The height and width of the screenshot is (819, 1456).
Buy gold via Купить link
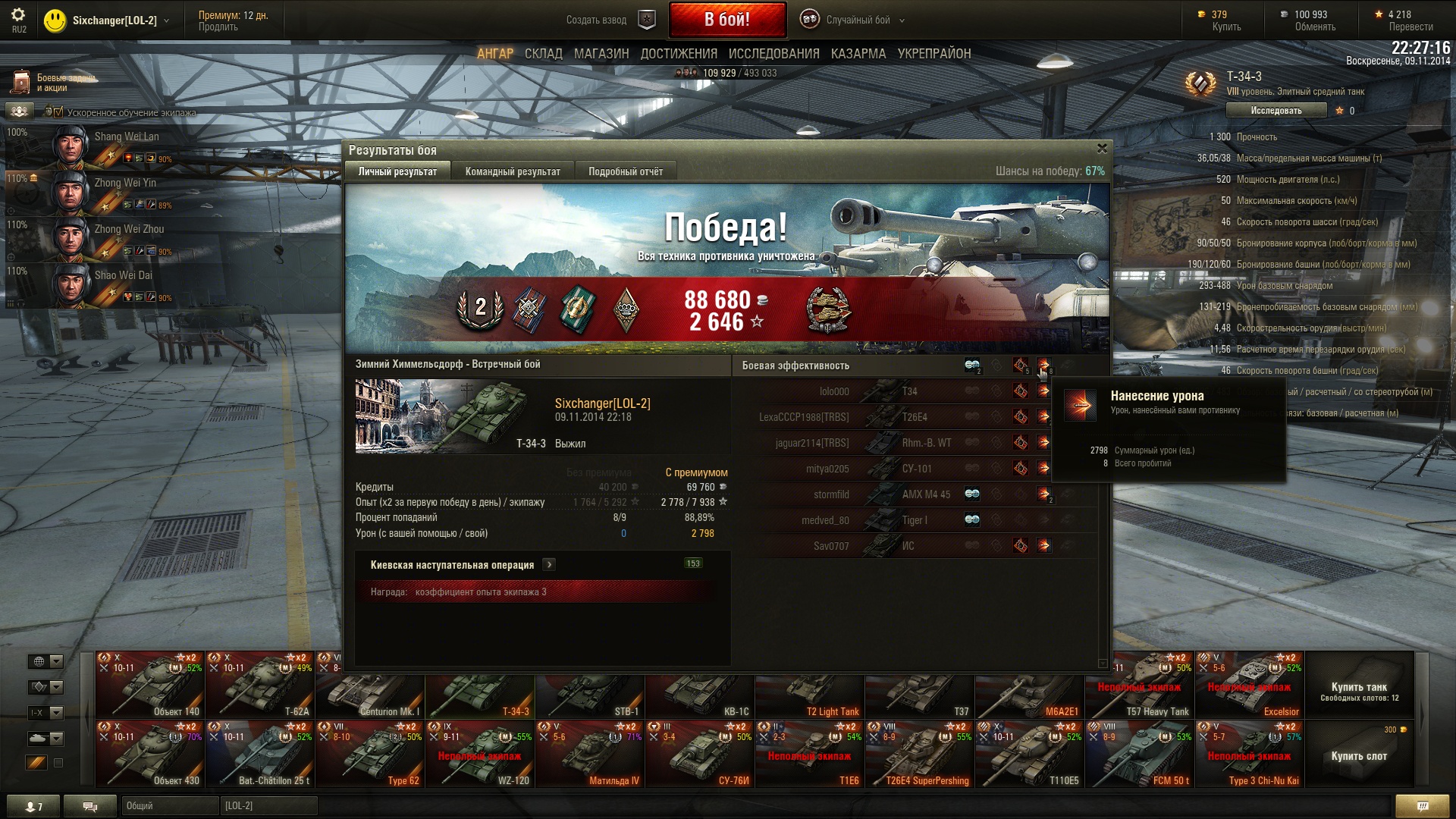click(x=1226, y=27)
